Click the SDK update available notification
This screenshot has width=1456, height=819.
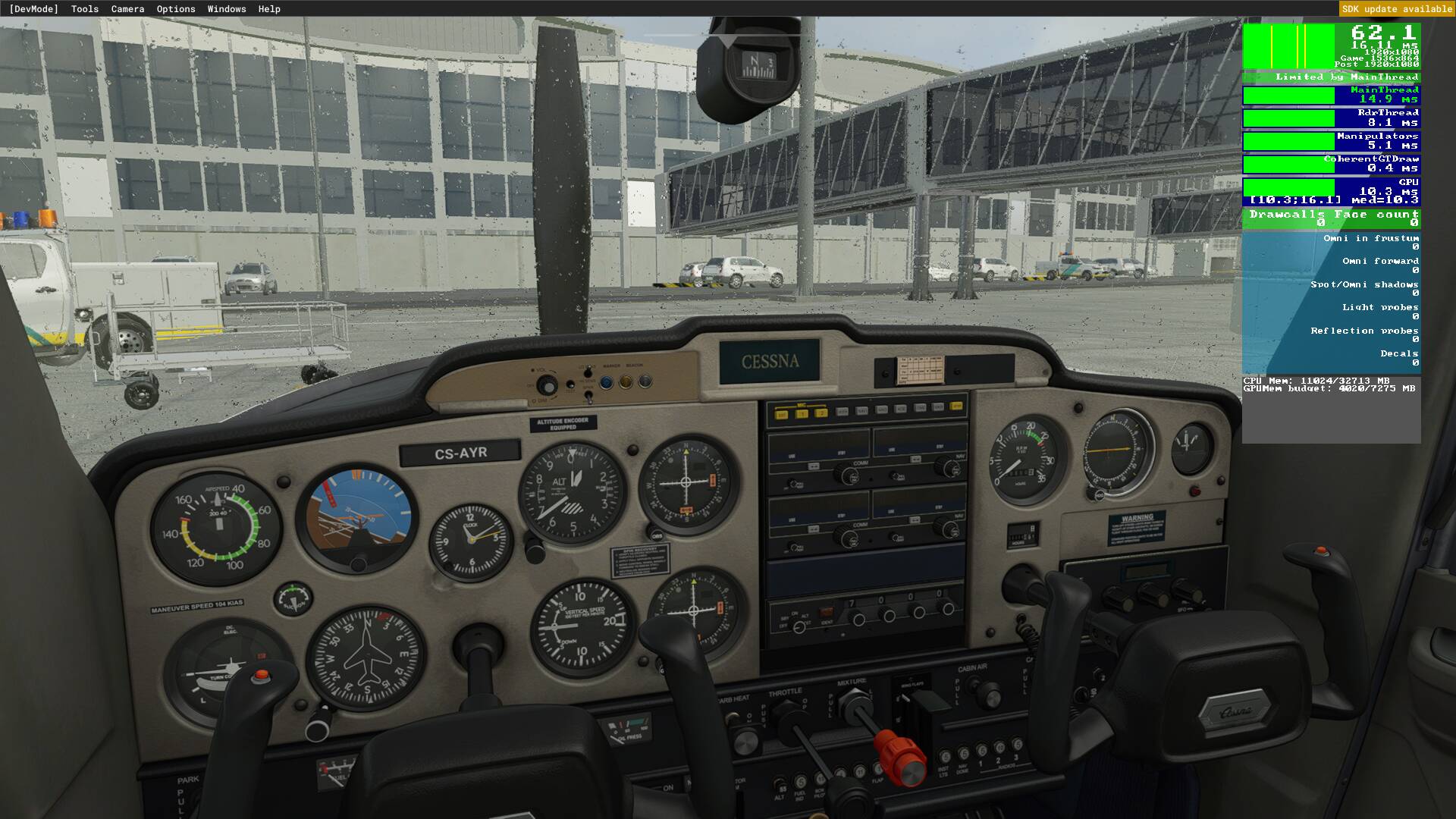pos(1395,8)
